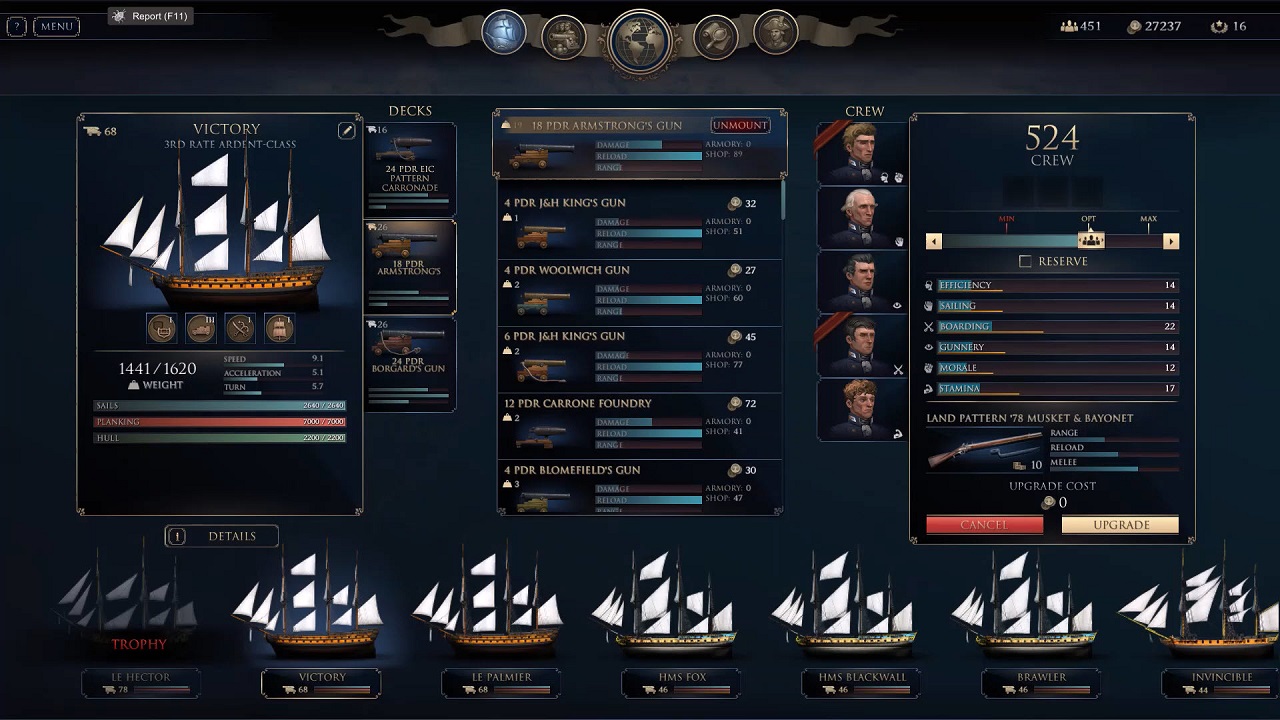Click the cargo wagon upgrade icon
The height and width of the screenshot is (720, 1280).
(x=200, y=328)
